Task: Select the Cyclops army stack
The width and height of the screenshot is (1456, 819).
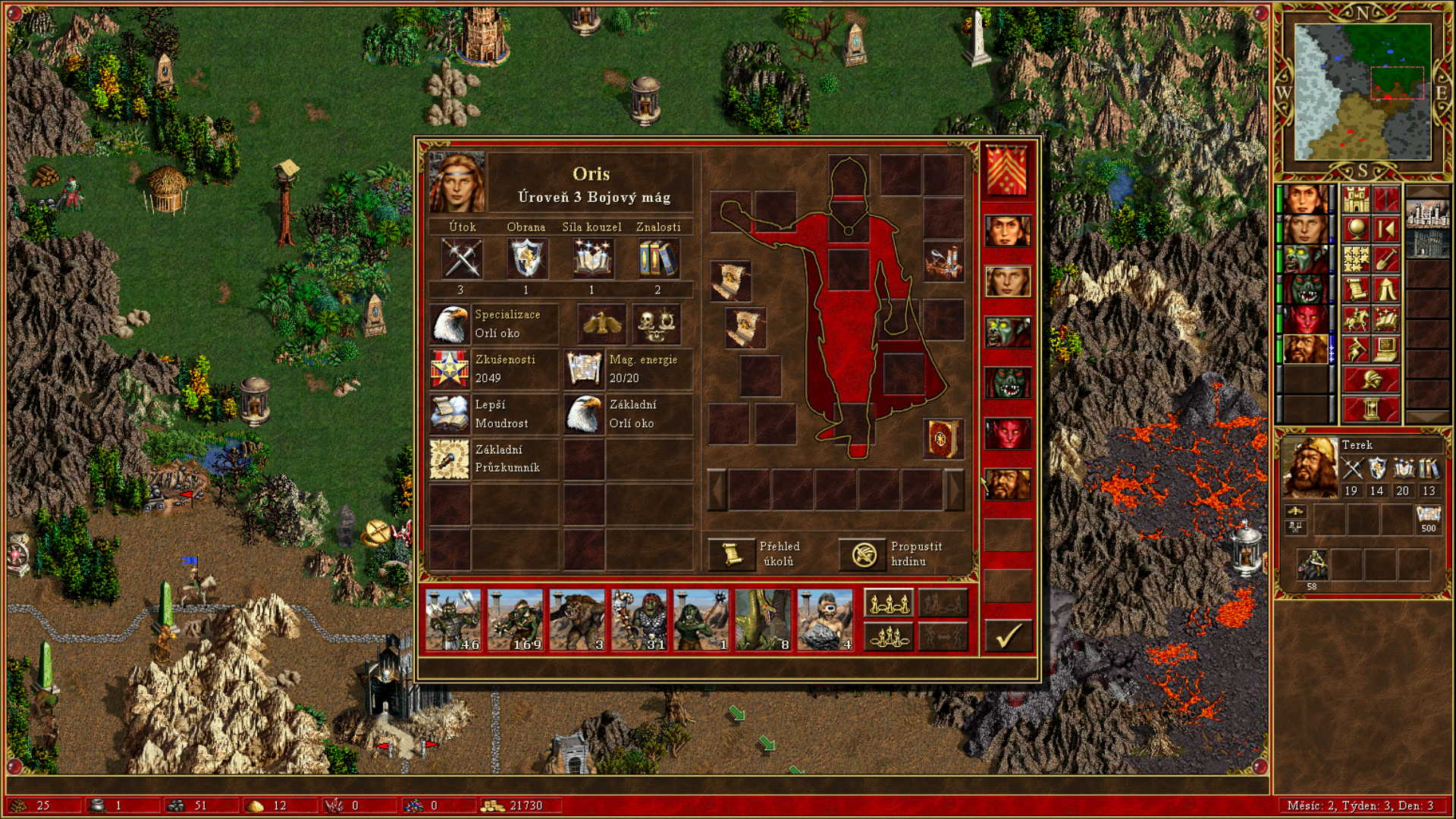Action: [x=825, y=620]
